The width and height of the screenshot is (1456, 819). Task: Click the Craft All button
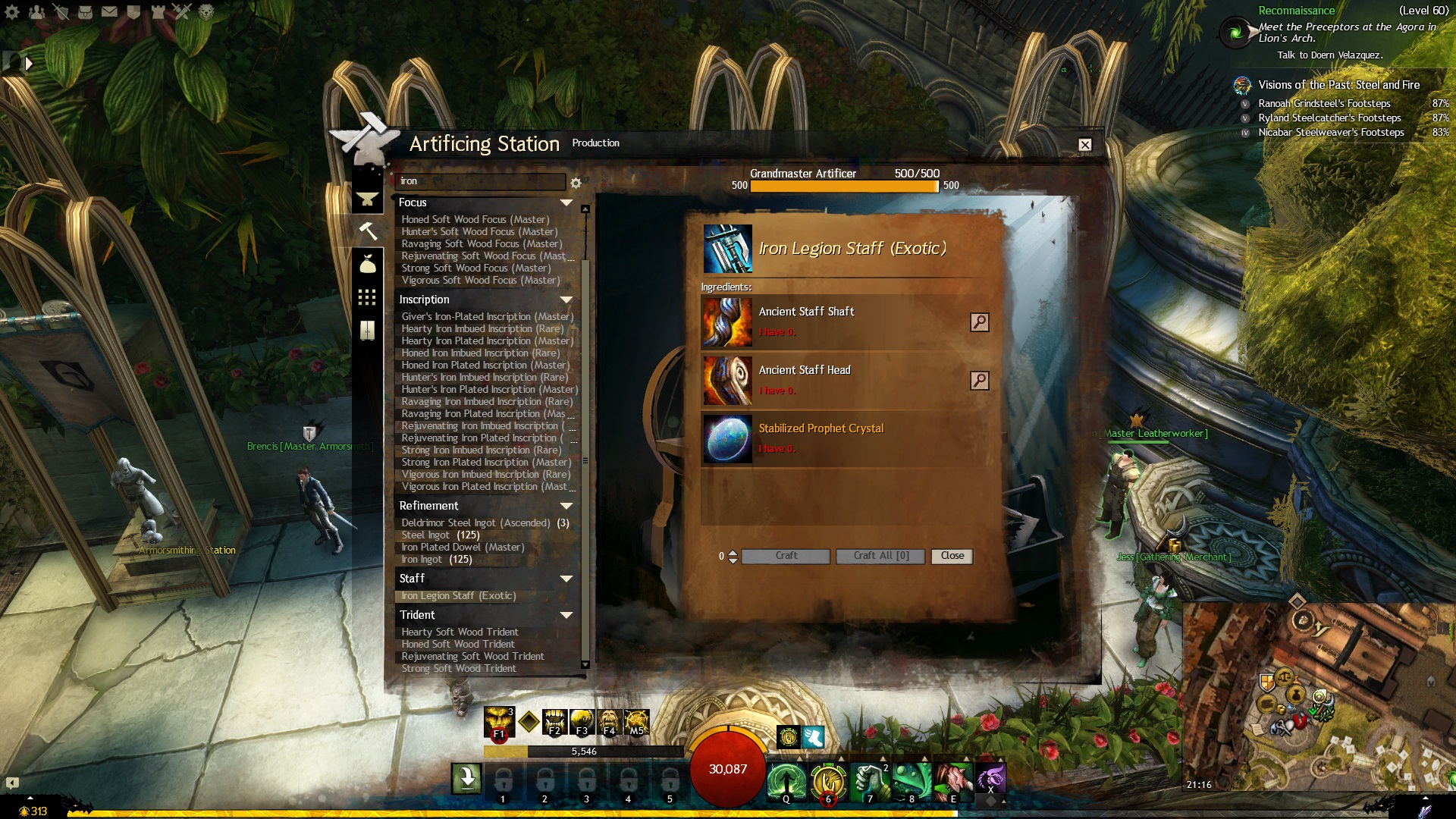coord(880,556)
